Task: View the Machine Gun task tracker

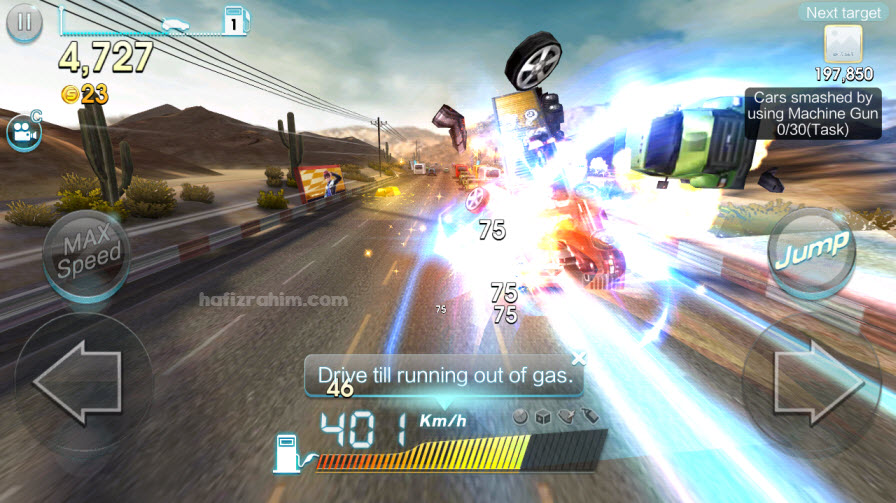Action: [x=813, y=114]
